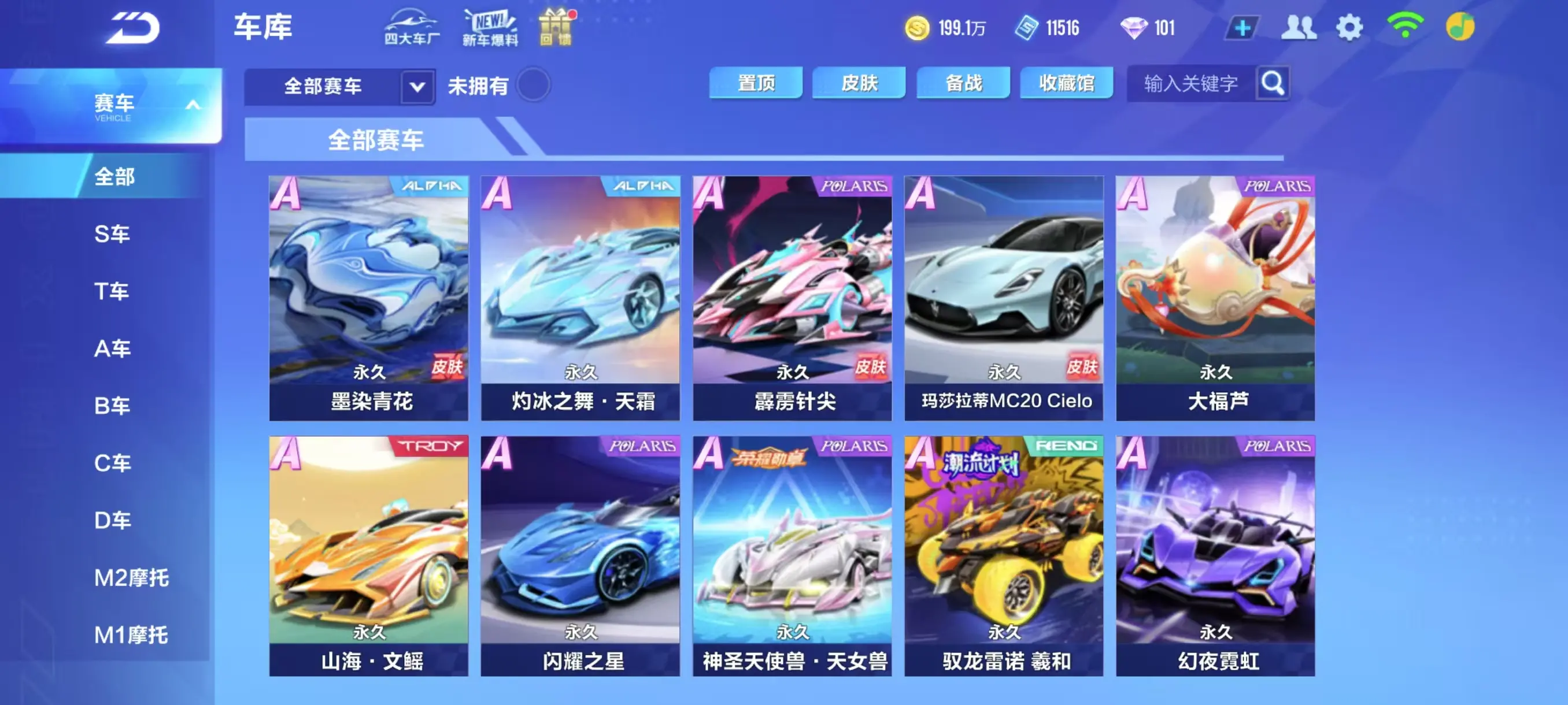The image size is (1568, 705).
Task: Switch to the S车 category
Action: (x=113, y=234)
